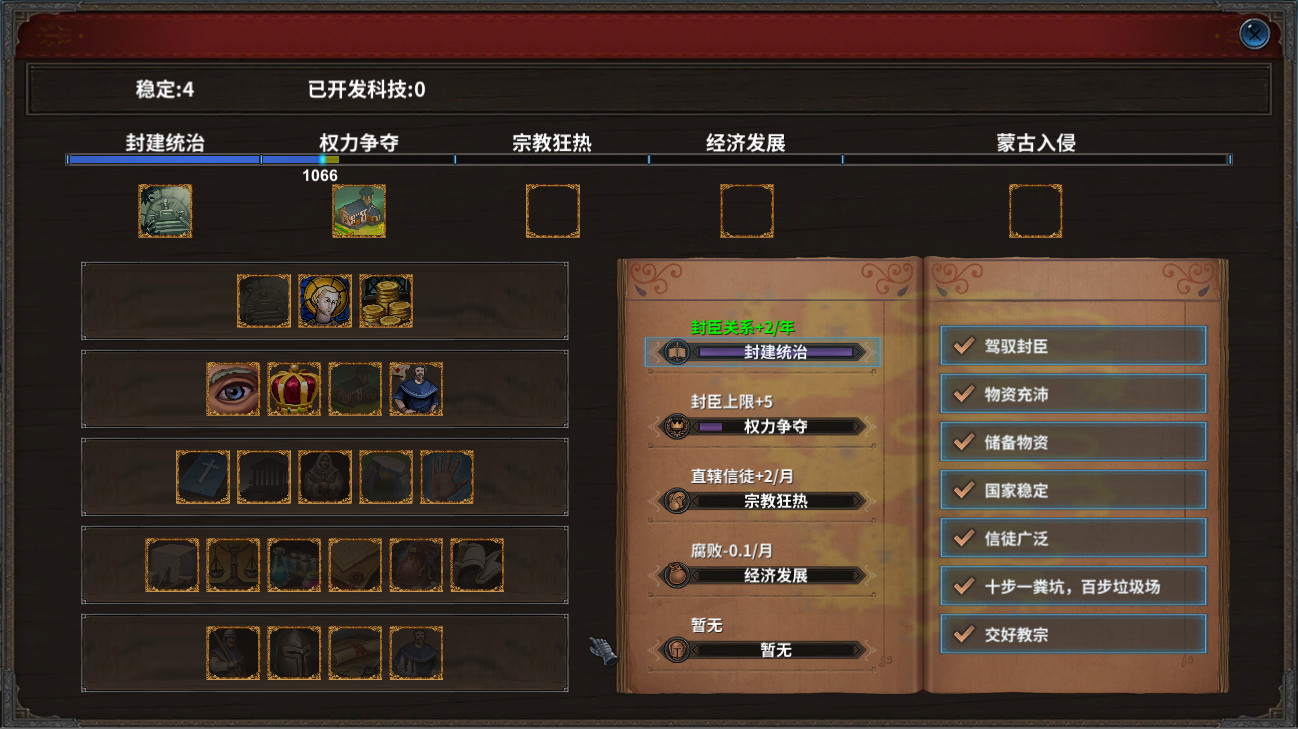Expand the 宗教狂热 tech branch in the book
1298x729 pixels.
coord(765,501)
